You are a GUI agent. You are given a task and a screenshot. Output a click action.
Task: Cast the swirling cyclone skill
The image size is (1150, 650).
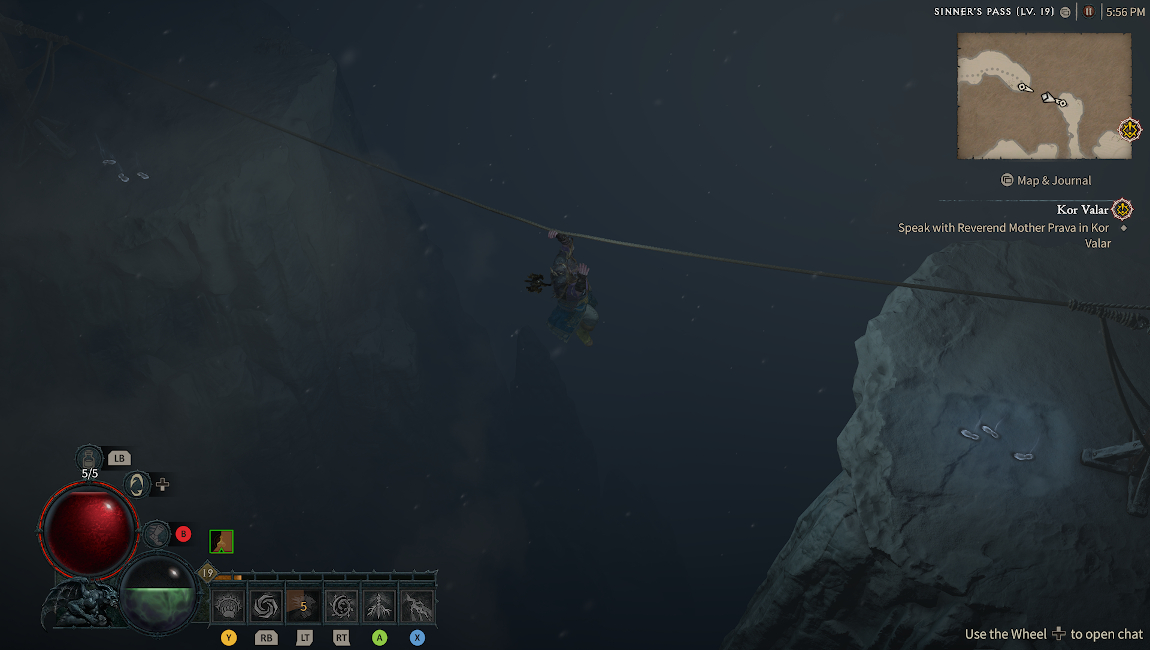(x=266, y=605)
